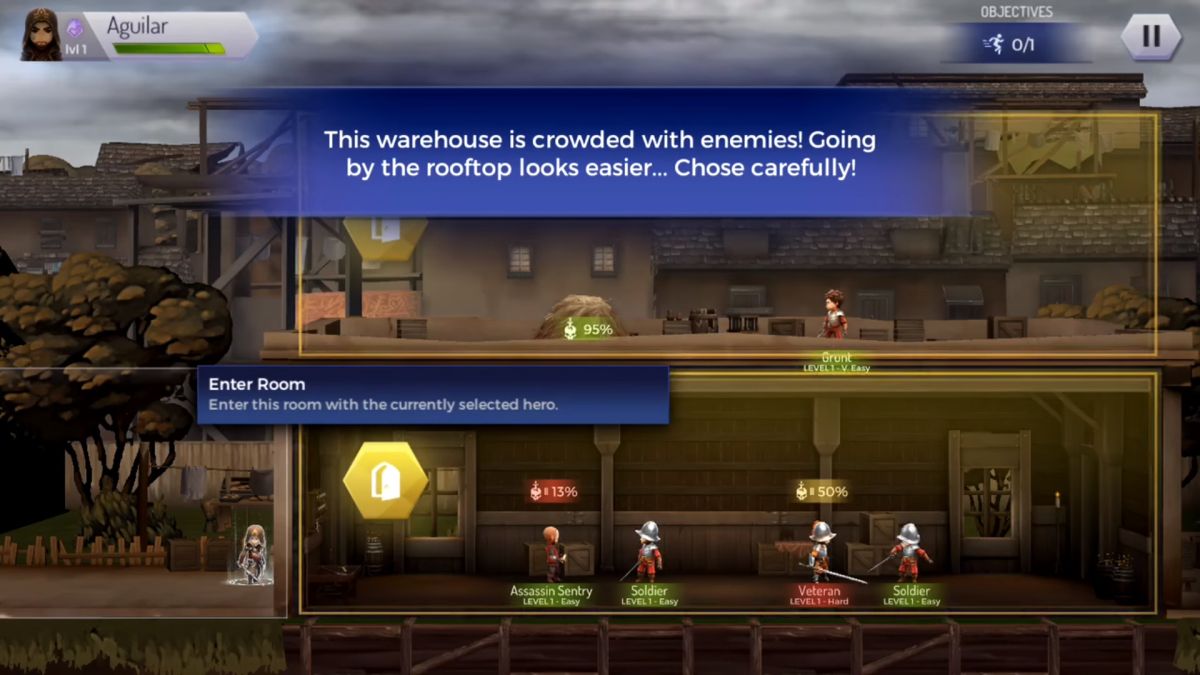Viewport: 1200px width, 675px height.
Task: Choose the rooftop room door icon
Action: [x=385, y=234]
